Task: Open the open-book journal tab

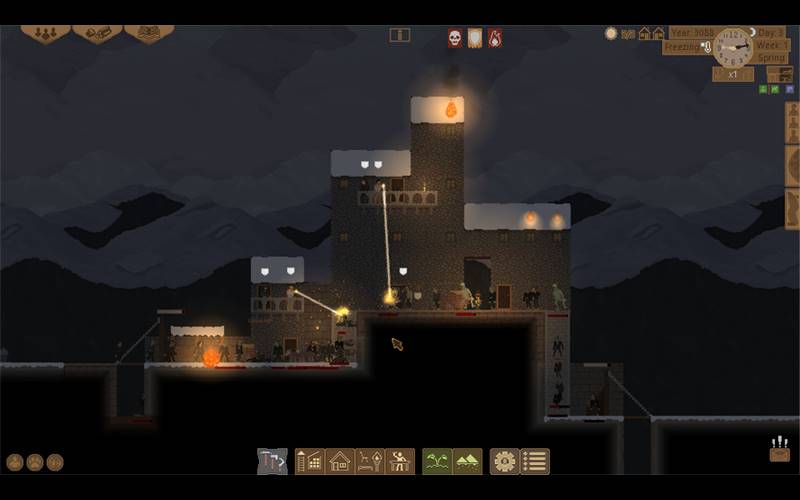Action: (x=148, y=32)
